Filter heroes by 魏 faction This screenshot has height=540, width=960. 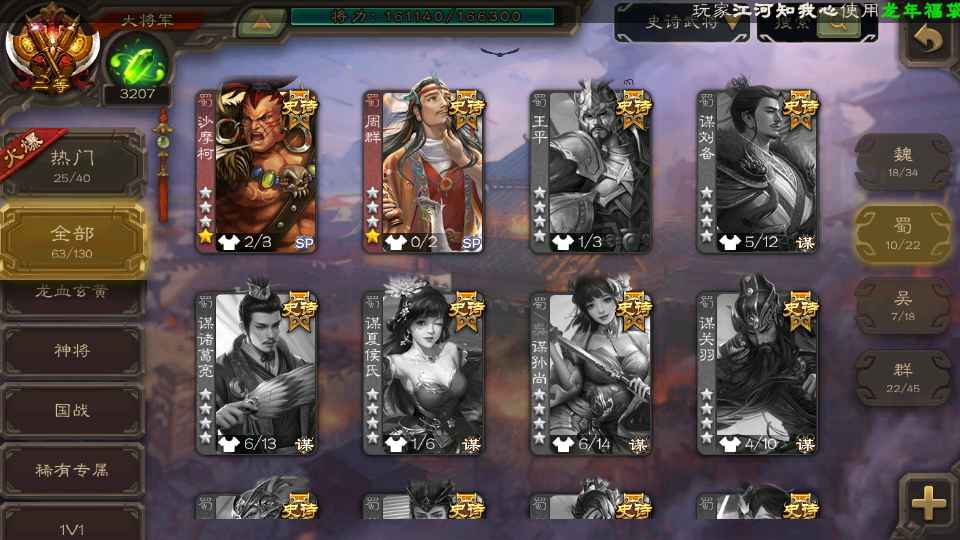click(903, 160)
